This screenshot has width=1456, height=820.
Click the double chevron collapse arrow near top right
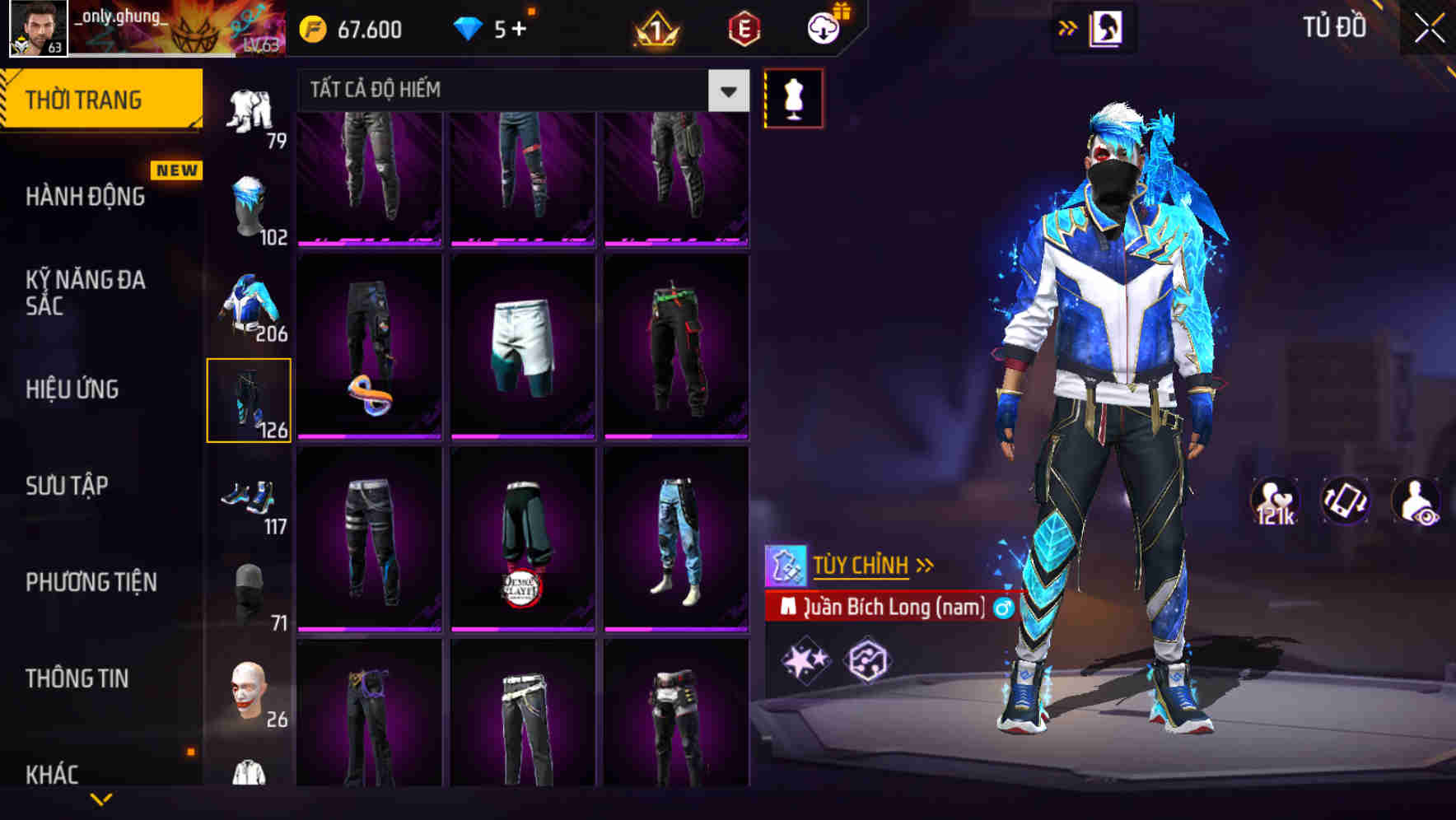[1068, 27]
